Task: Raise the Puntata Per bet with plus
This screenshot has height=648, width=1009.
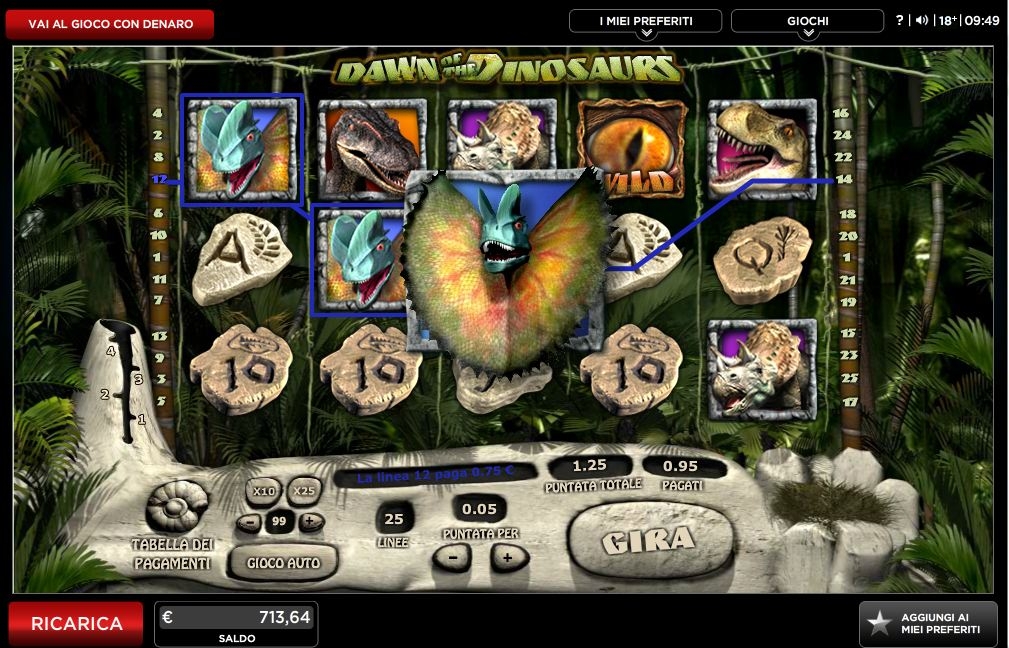Action: 508,557
